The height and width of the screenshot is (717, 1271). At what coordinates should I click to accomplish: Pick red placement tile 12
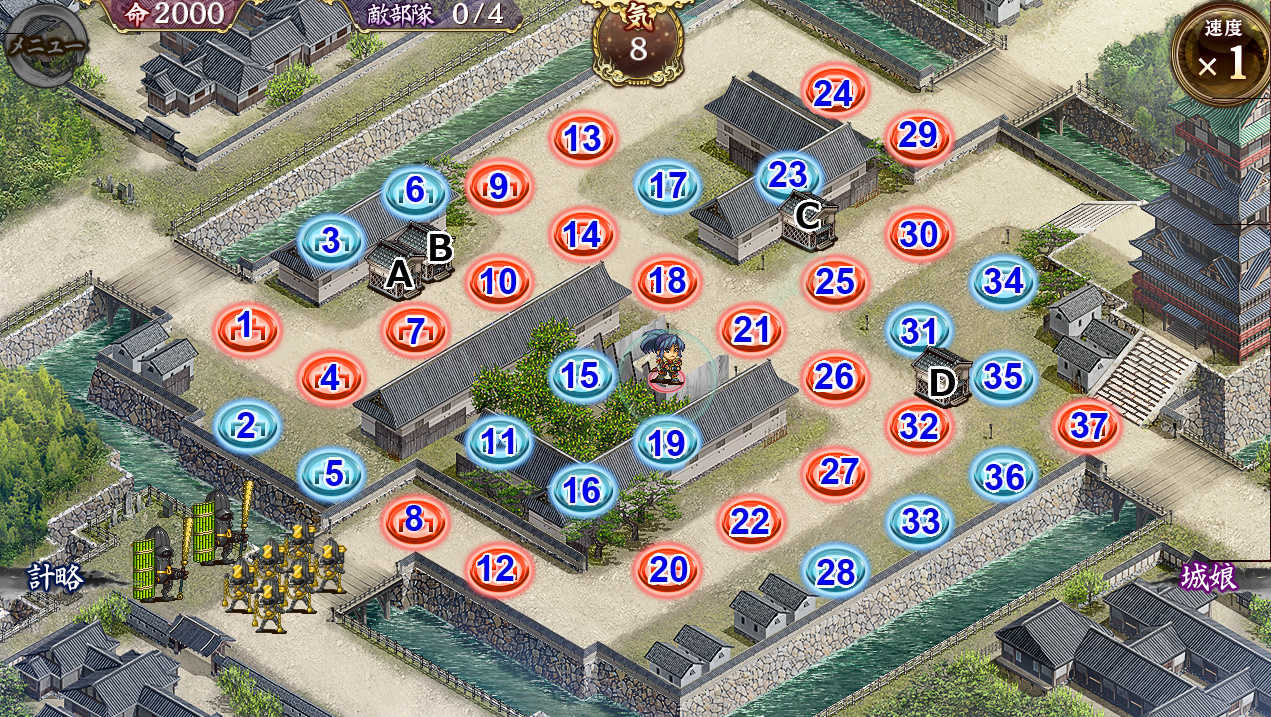point(498,569)
